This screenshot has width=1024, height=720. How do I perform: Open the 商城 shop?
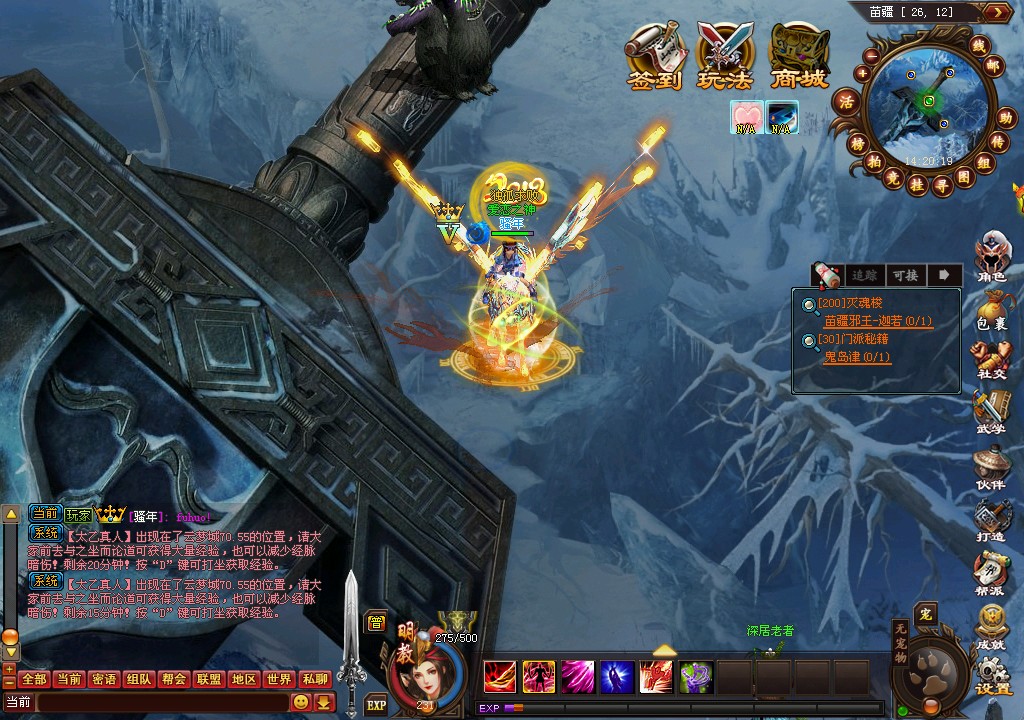[x=799, y=56]
